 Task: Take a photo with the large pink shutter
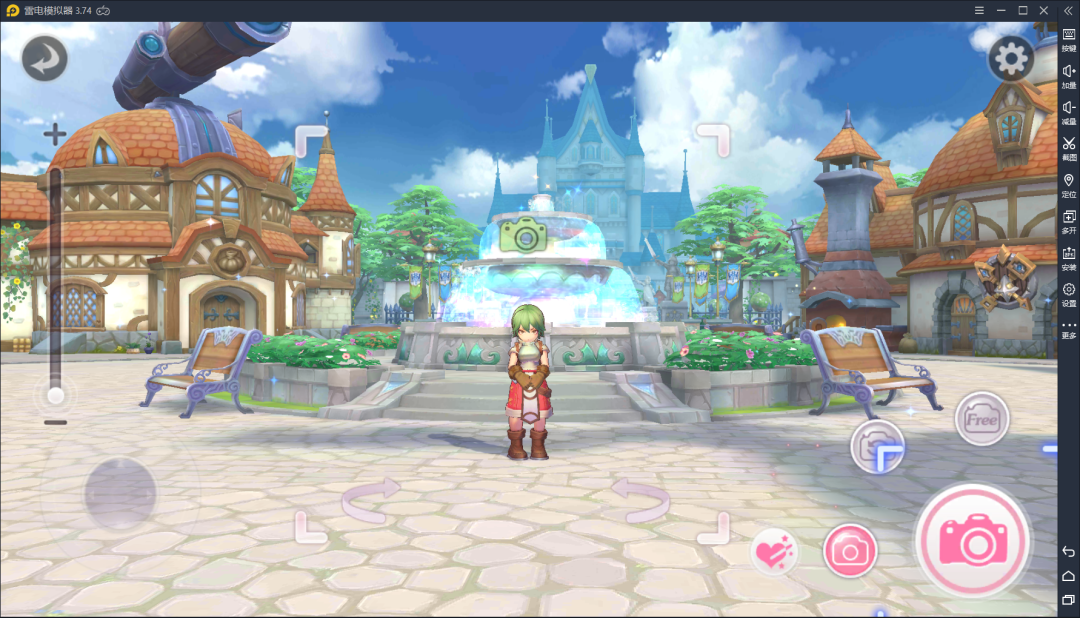972,541
